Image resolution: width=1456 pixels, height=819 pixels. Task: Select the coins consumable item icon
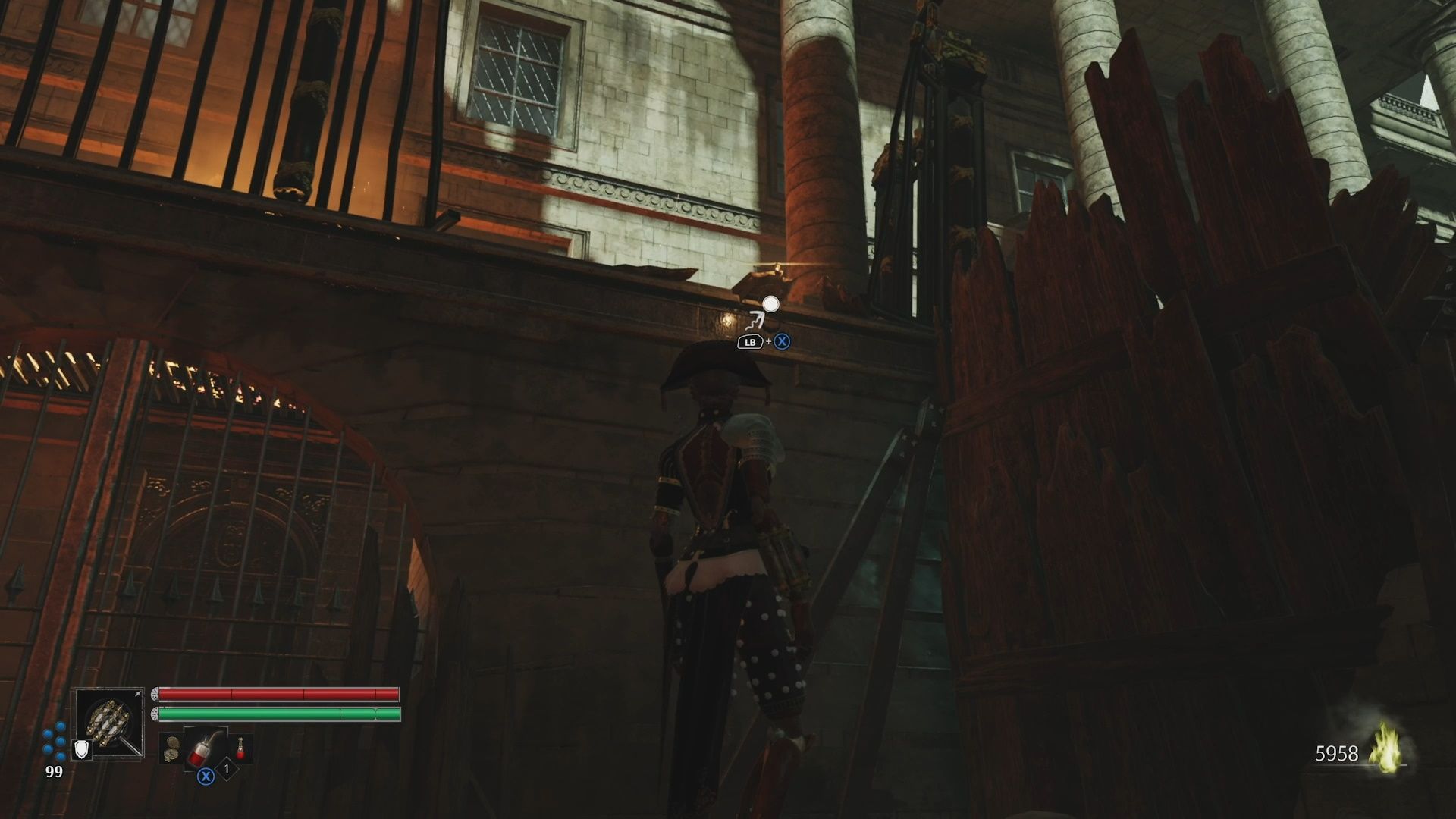[171, 750]
